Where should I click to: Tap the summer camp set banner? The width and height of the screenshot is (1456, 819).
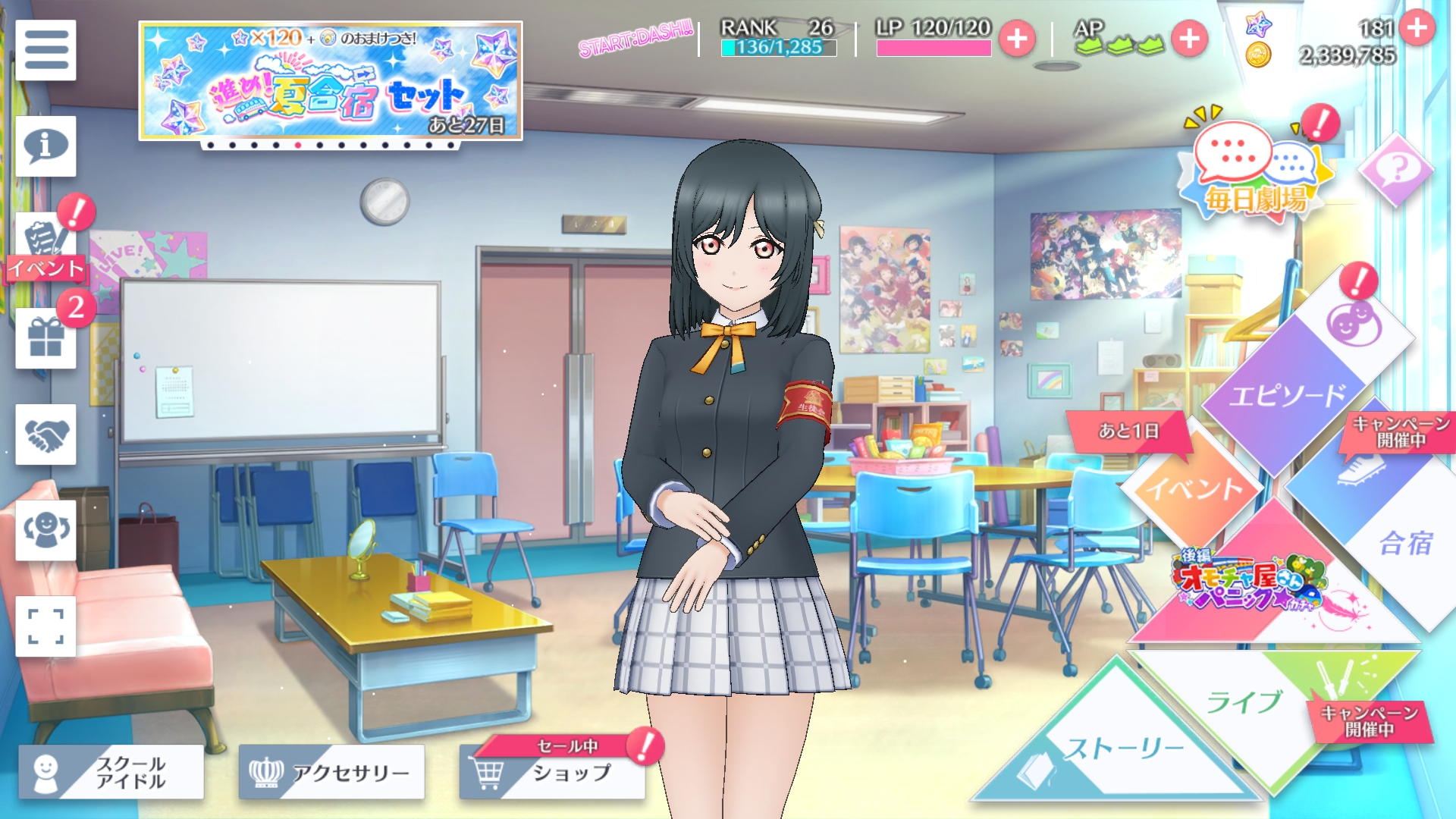[x=331, y=81]
